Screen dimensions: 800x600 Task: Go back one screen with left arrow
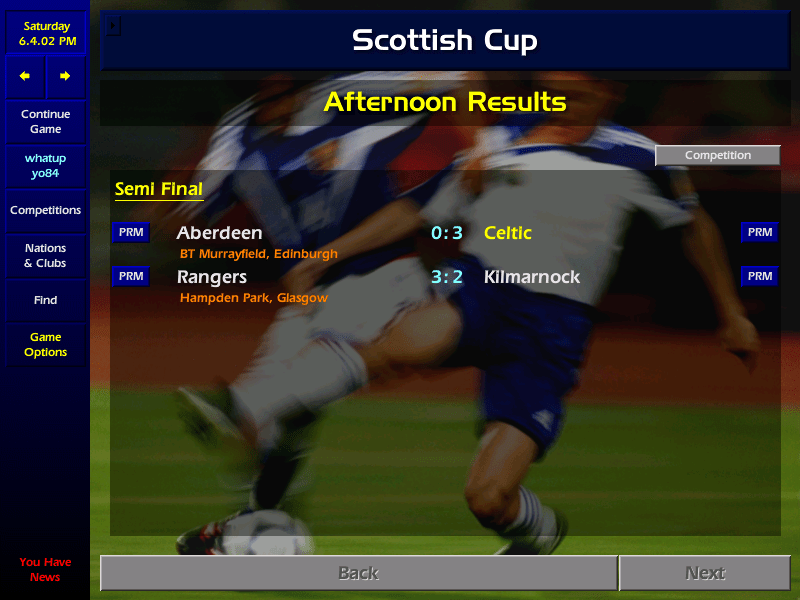pos(25,76)
